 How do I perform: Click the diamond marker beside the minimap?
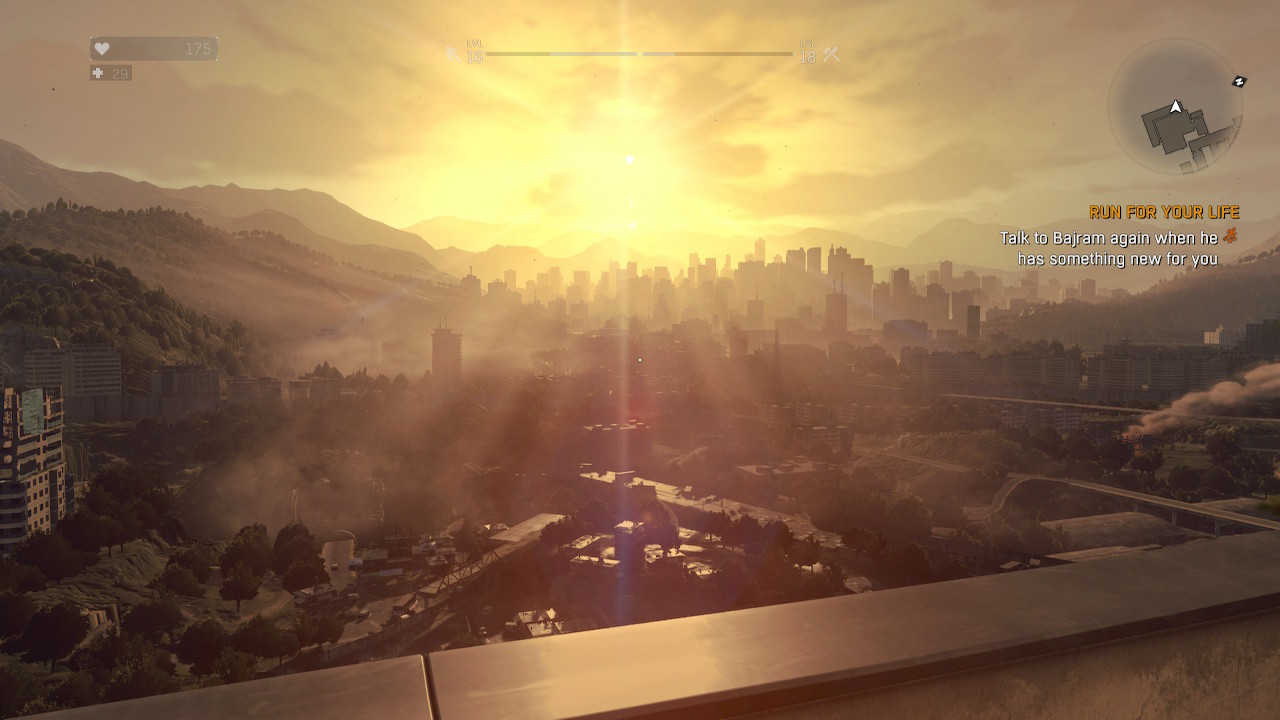tap(1240, 81)
